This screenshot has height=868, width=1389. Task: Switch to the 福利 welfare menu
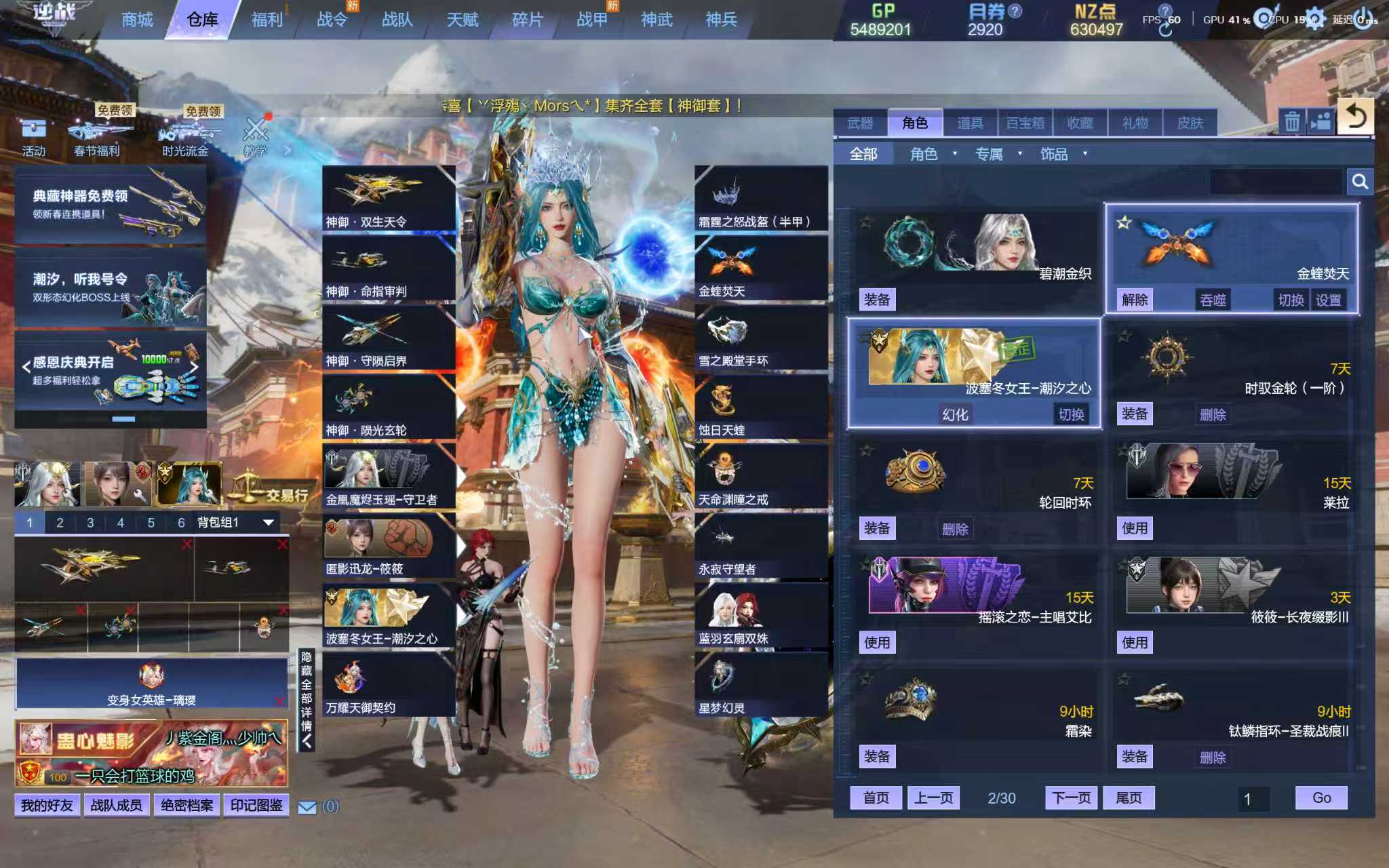tap(267, 20)
